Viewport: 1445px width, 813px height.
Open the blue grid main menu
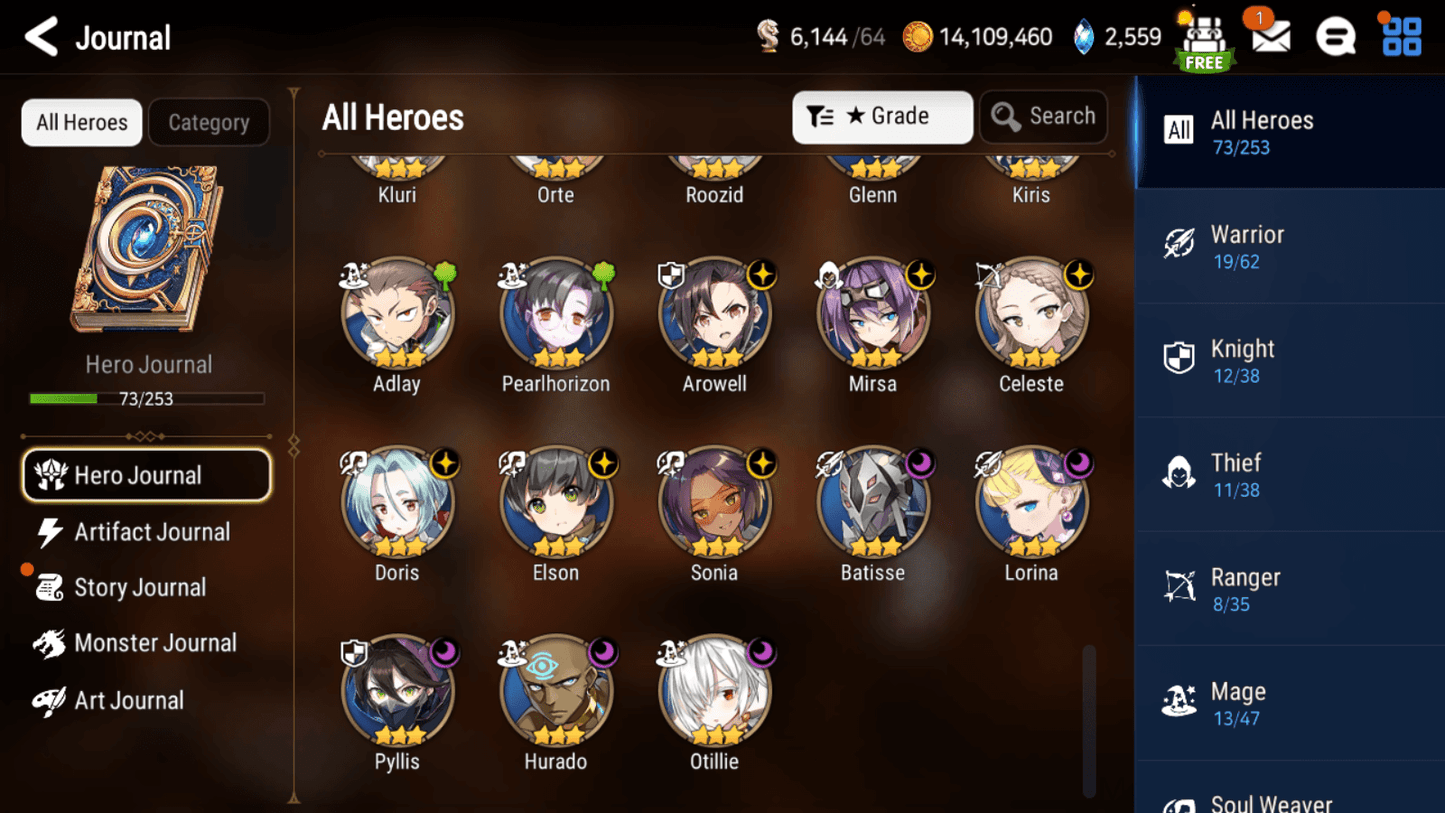tap(1402, 37)
